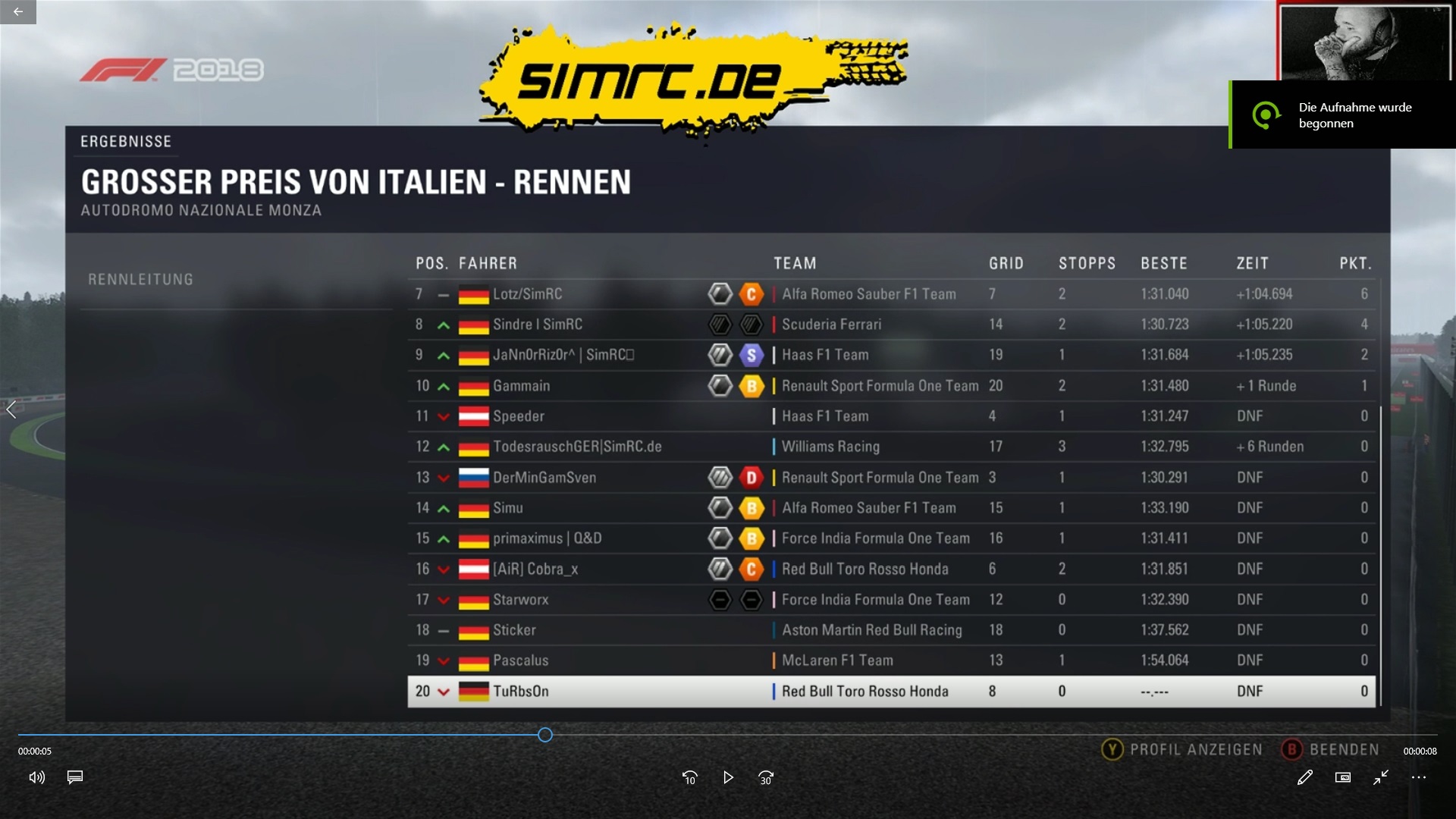Open the video volume control
The width and height of the screenshot is (1456, 819).
pos(36,777)
